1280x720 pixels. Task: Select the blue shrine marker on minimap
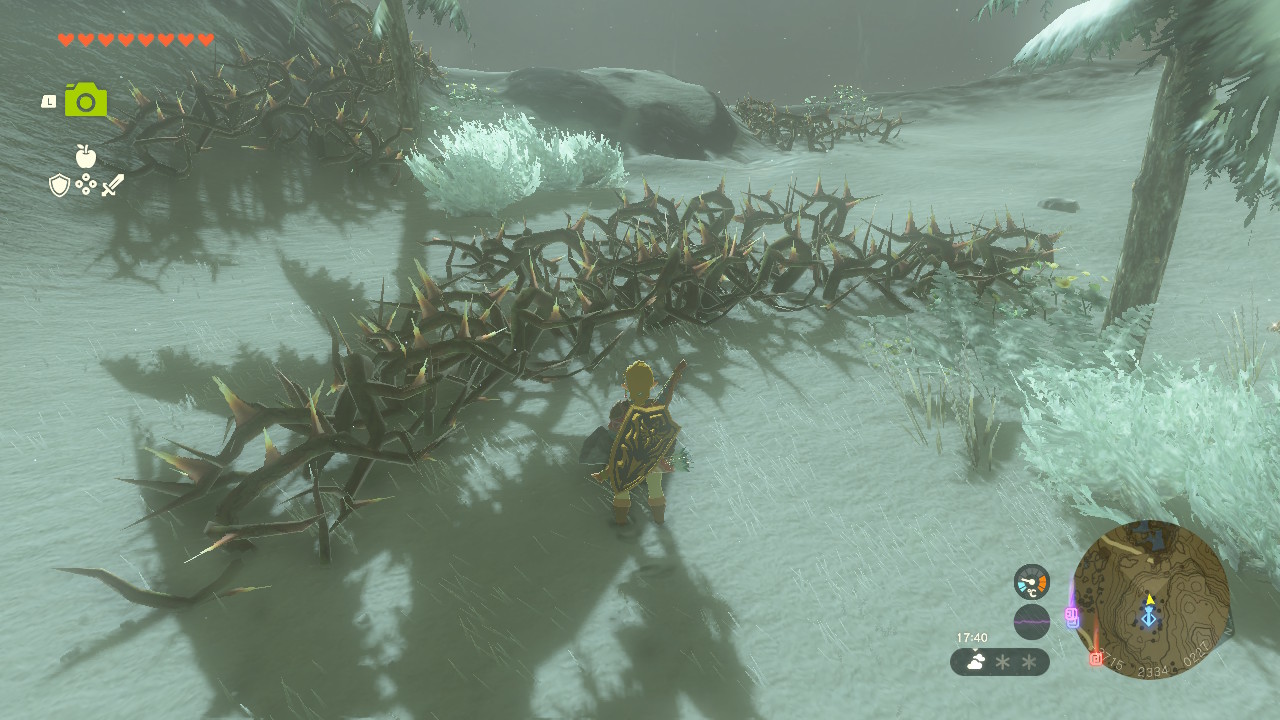(x=1149, y=620)
